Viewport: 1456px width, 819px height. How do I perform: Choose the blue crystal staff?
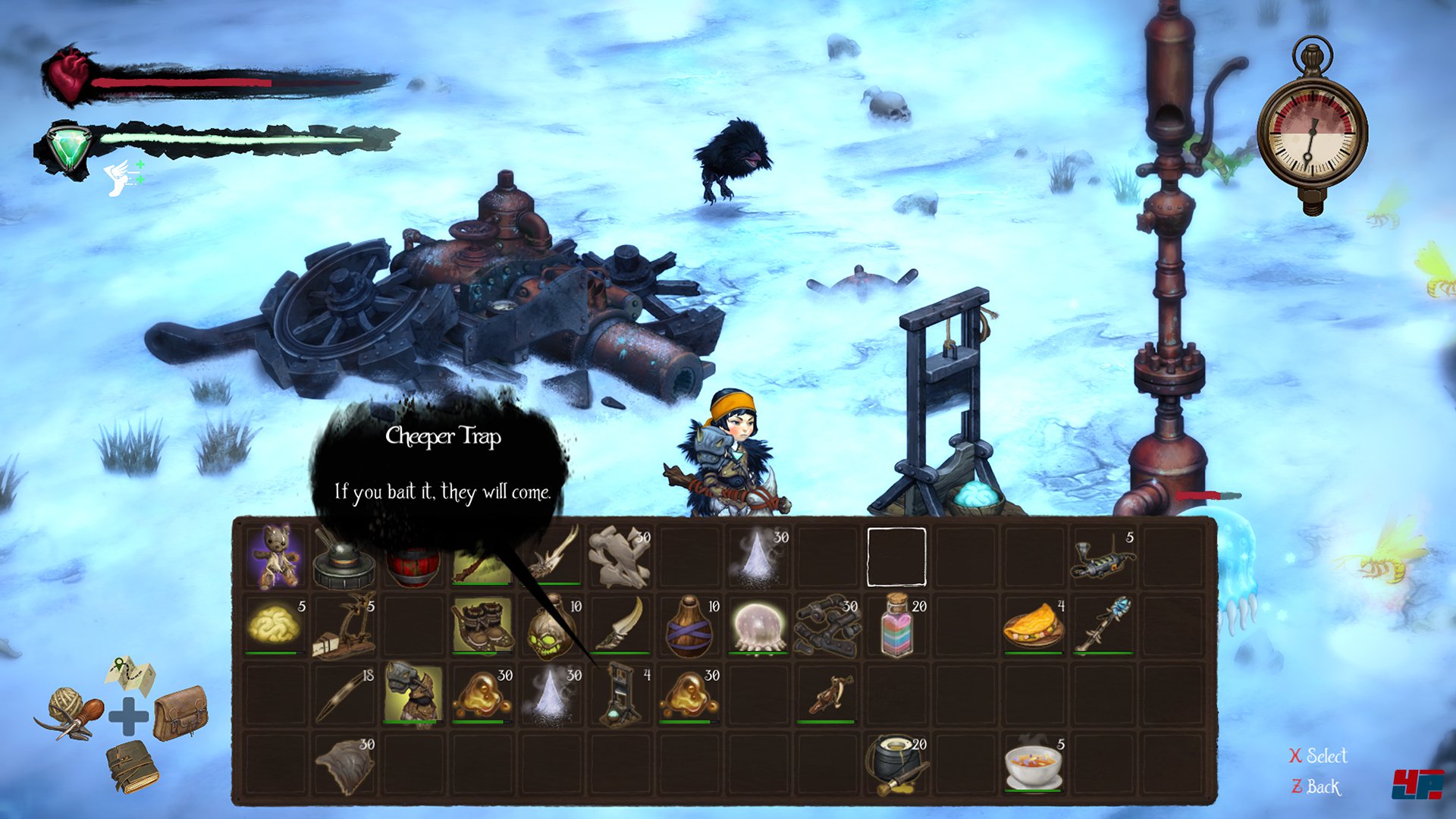pos(1103,625)
